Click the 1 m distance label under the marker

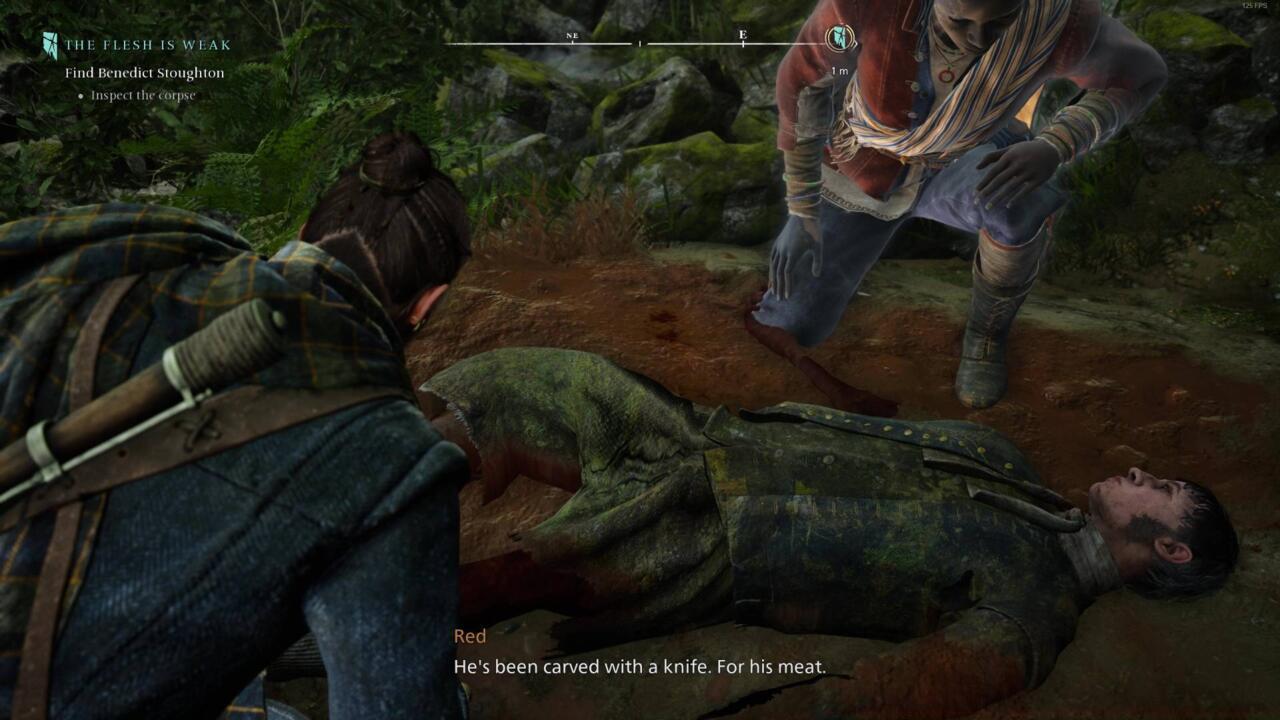point(840,70)
